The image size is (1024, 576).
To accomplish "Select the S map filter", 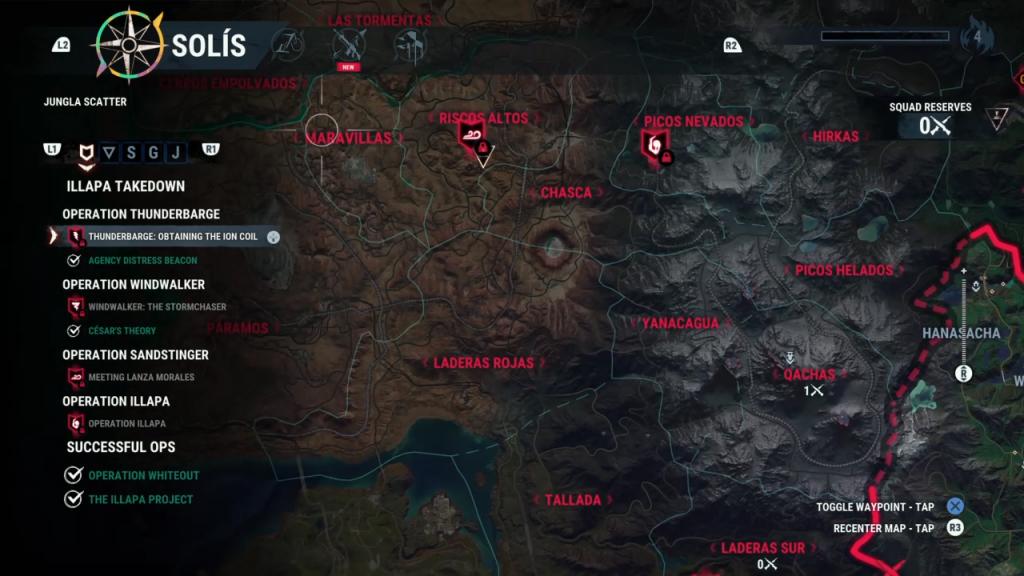I will [131, 152].
